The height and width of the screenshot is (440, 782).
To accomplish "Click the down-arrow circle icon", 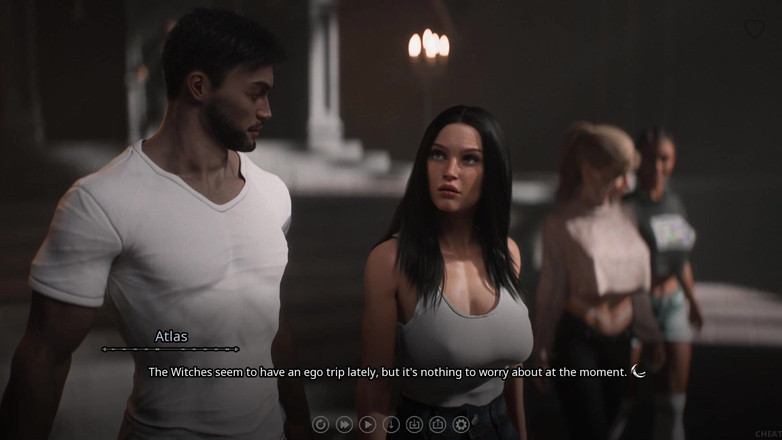I will click(x=391, y=424).
